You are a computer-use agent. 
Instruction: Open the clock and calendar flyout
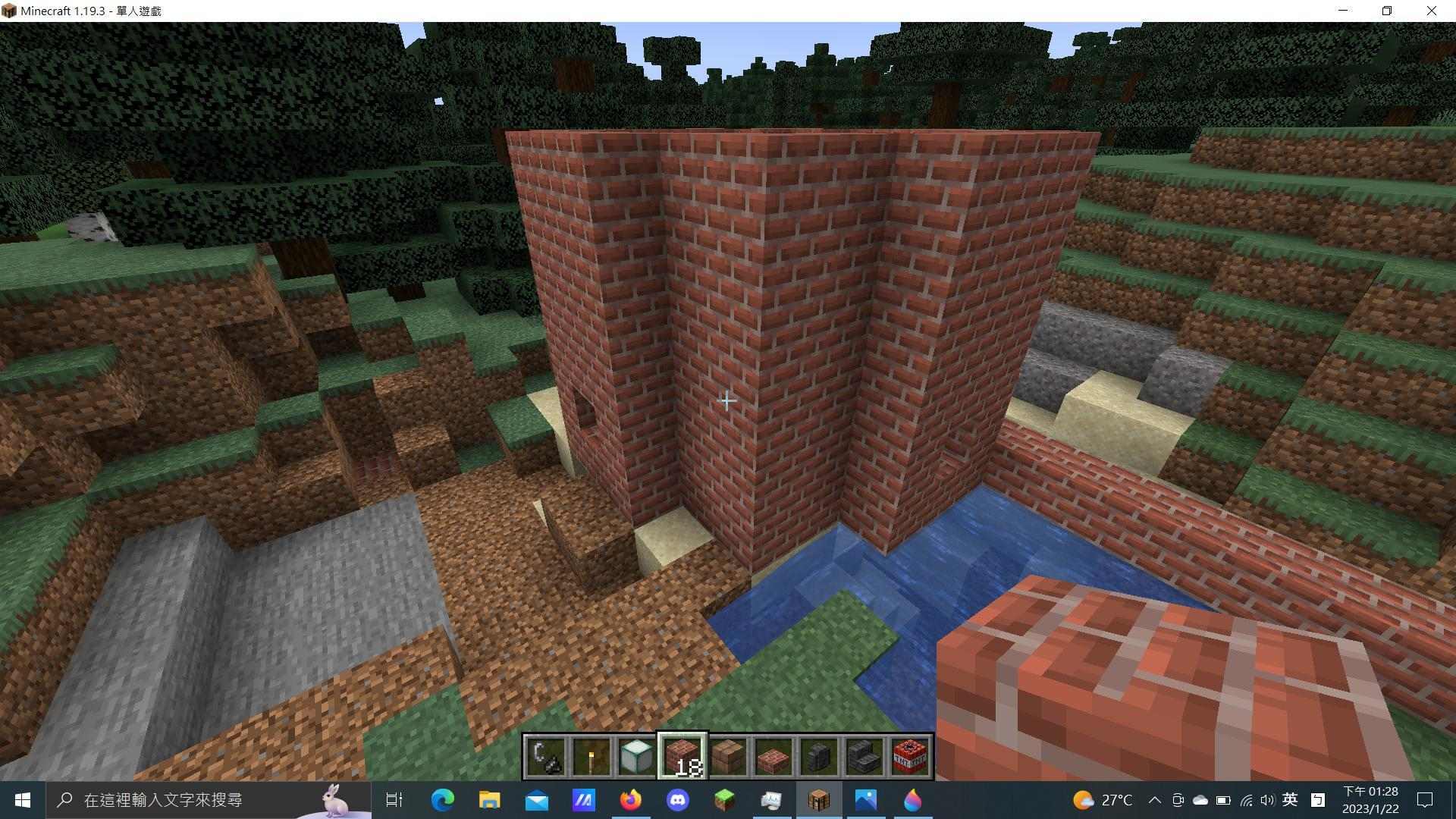1370,800
